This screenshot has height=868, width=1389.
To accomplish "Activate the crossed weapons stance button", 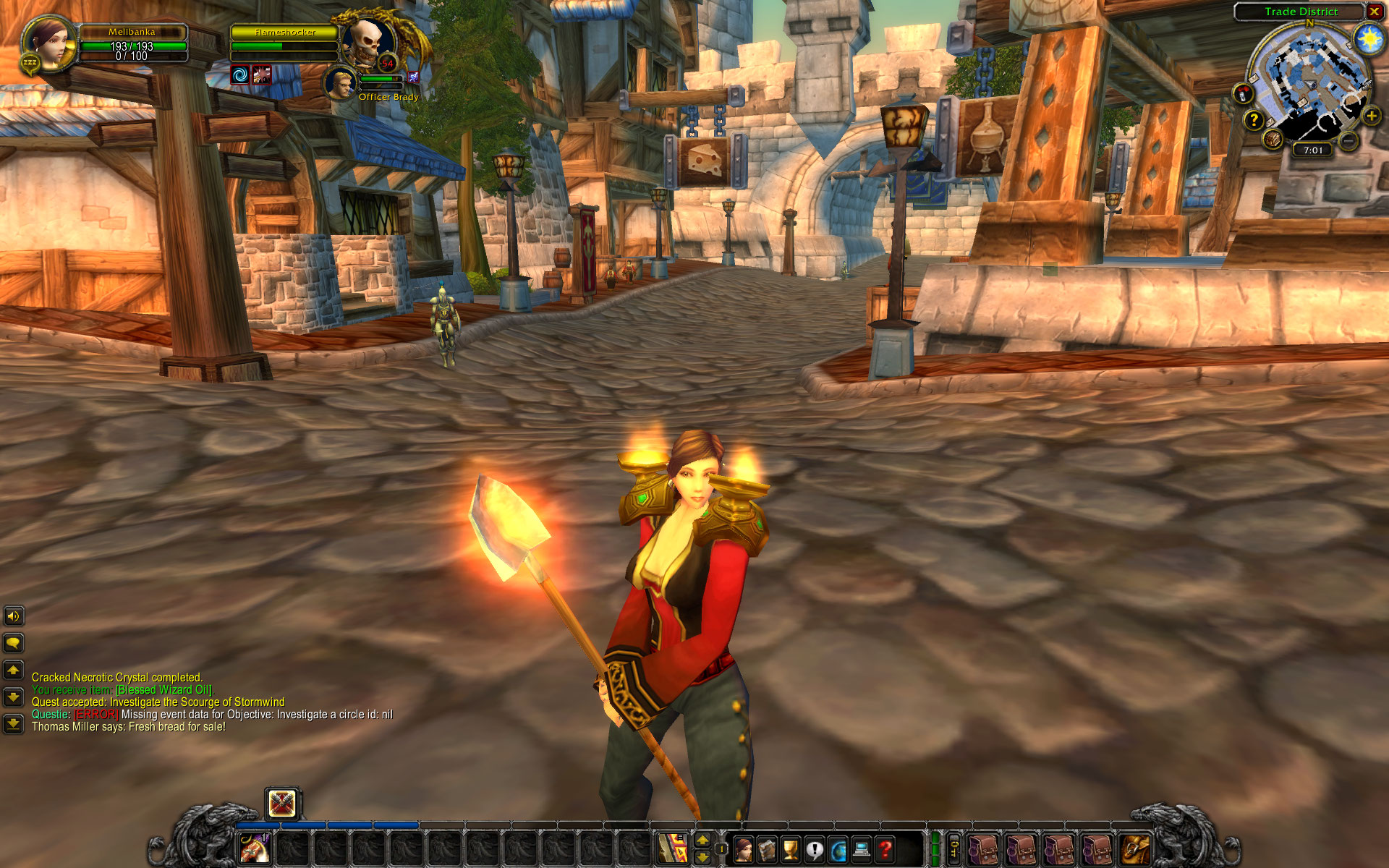I will (282, 803).
